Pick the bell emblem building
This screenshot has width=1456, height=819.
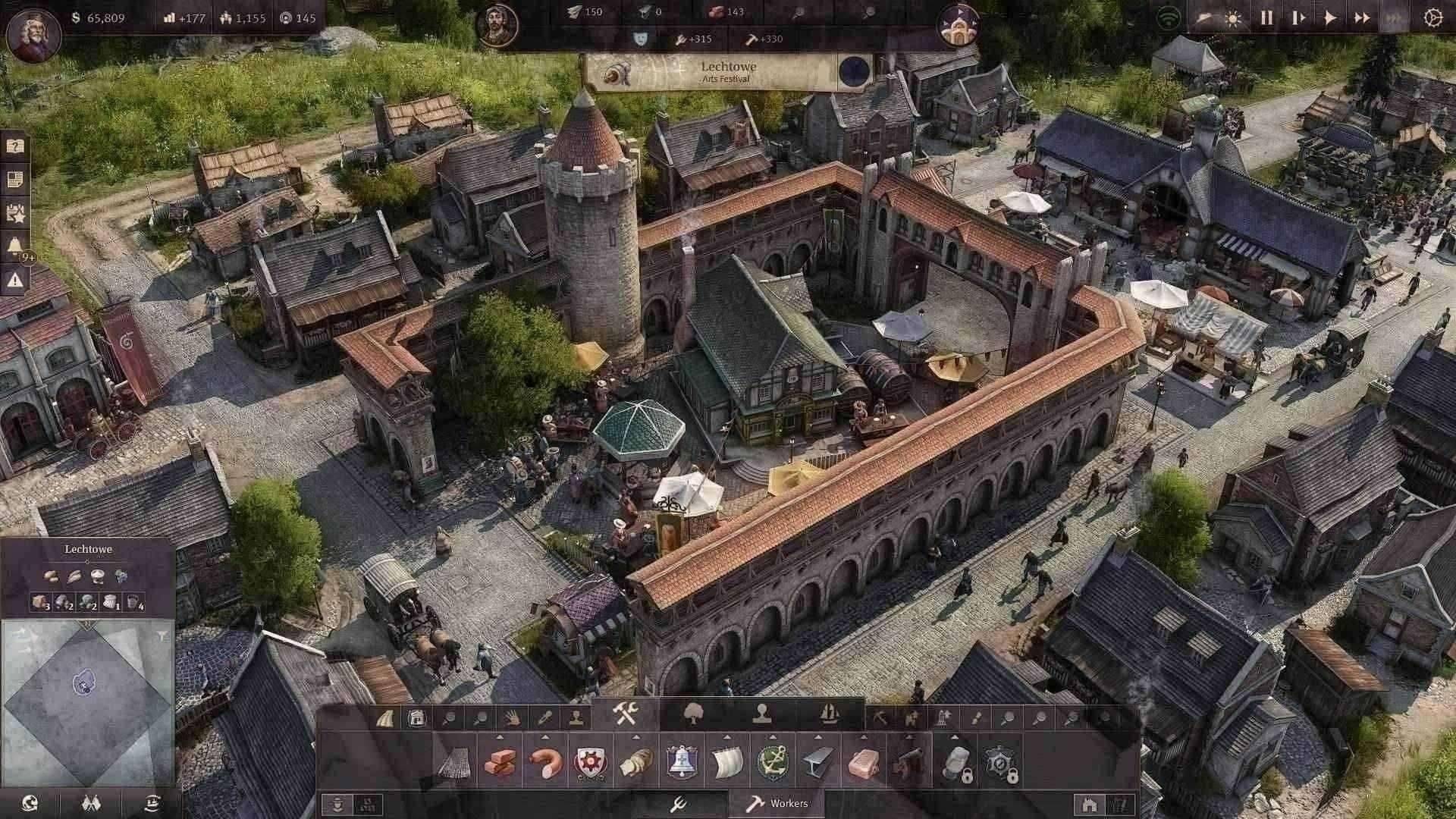[681, 763]
